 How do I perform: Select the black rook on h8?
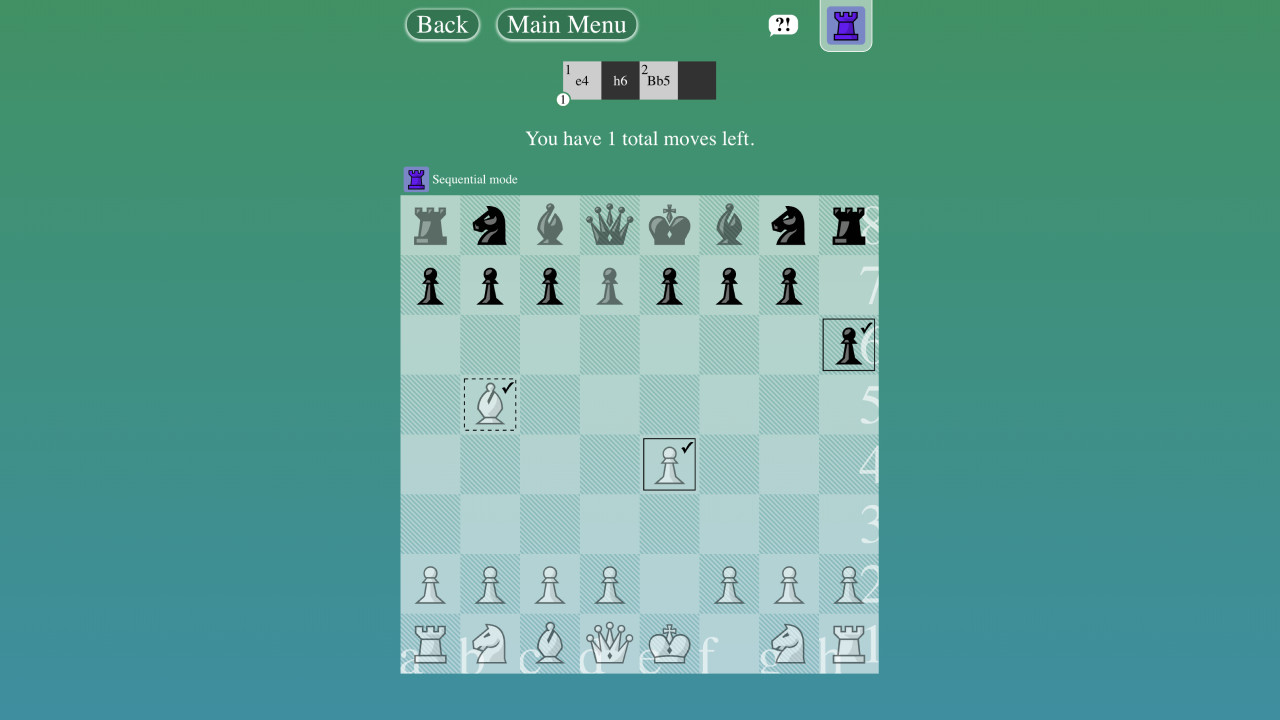pos(849,225)
